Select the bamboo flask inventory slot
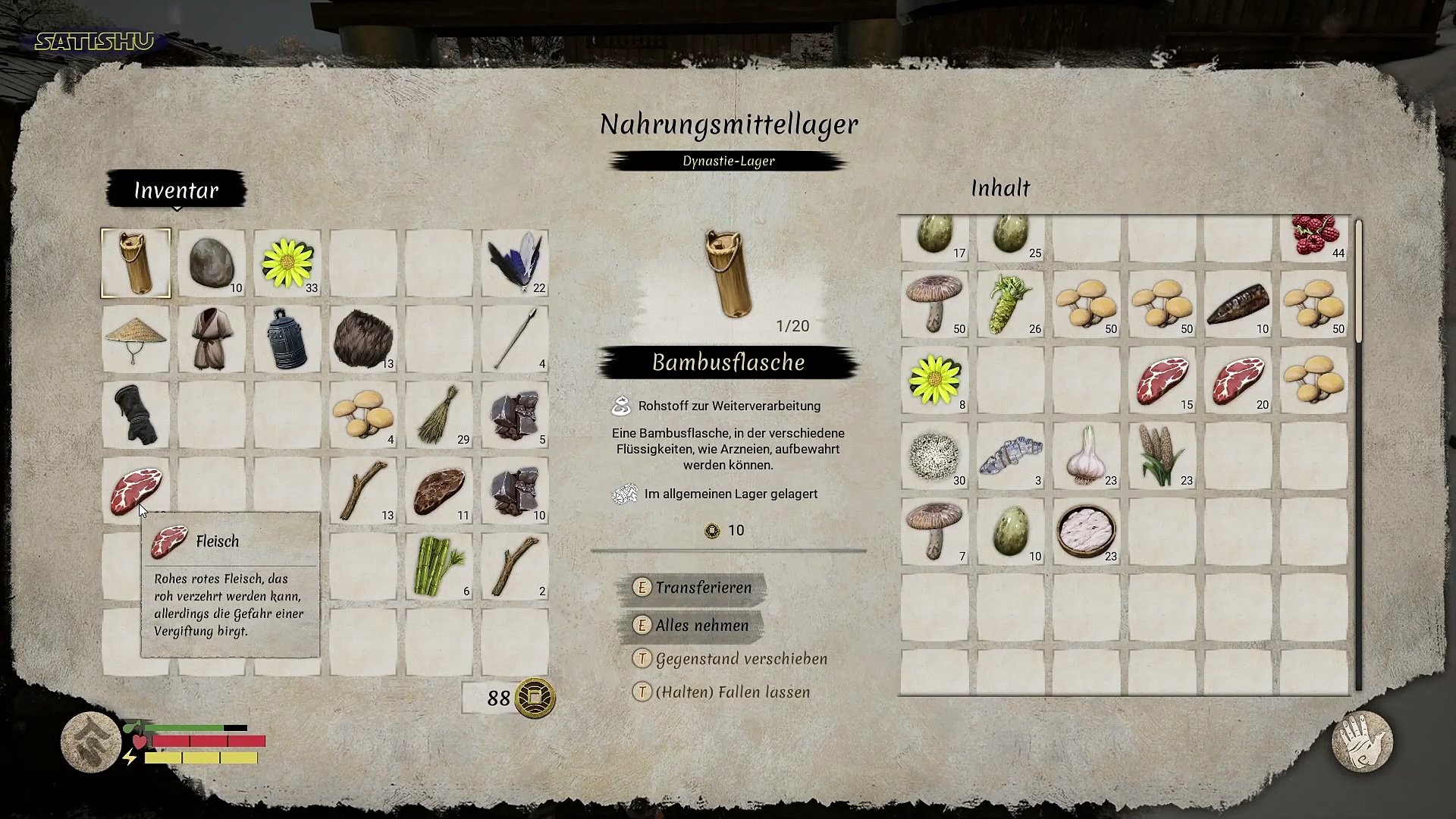 pos(136,263)
